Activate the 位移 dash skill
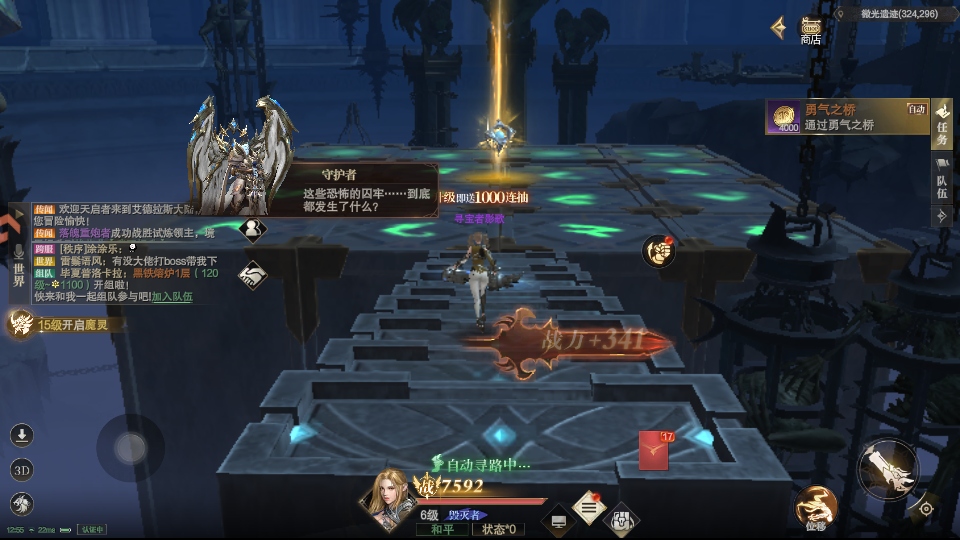 click(815, 507)
